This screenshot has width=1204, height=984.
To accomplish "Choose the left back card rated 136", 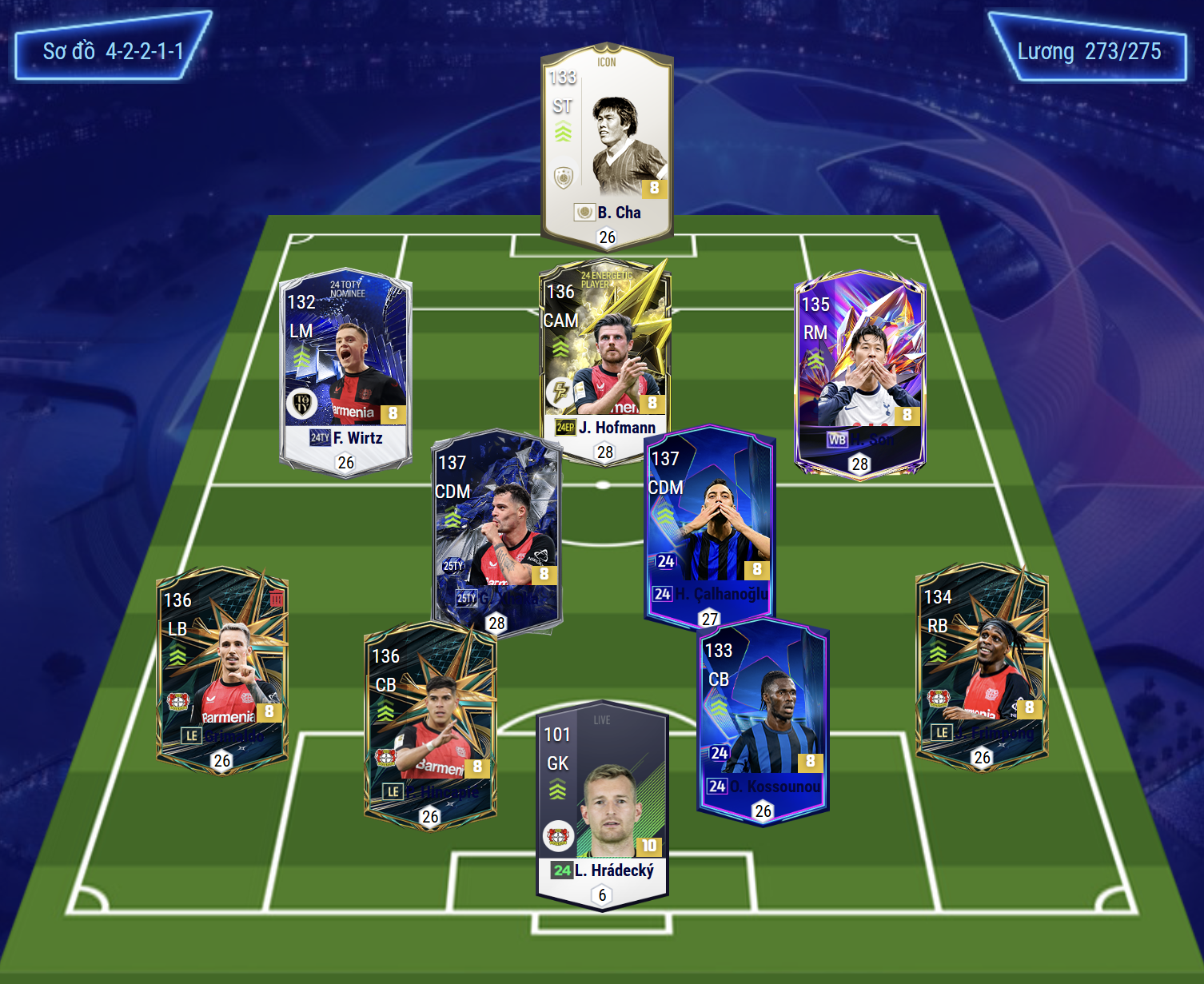I will 222,667.
